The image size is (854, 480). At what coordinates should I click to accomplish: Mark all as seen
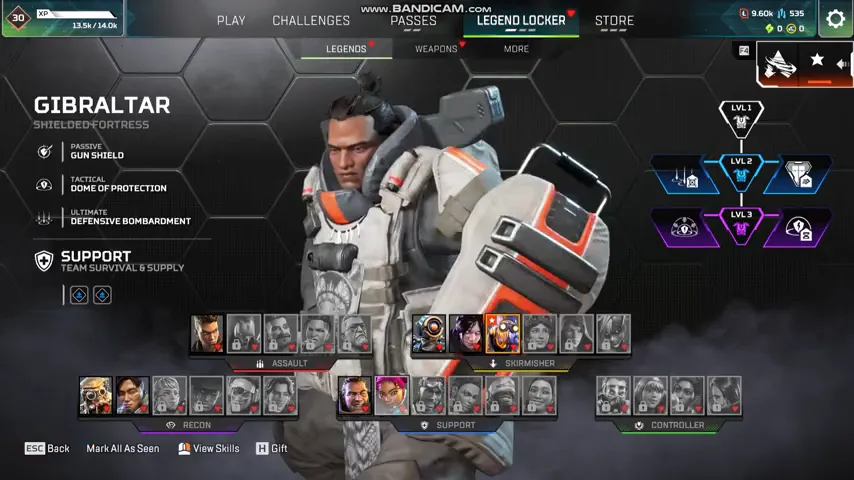tap(122, 449)
